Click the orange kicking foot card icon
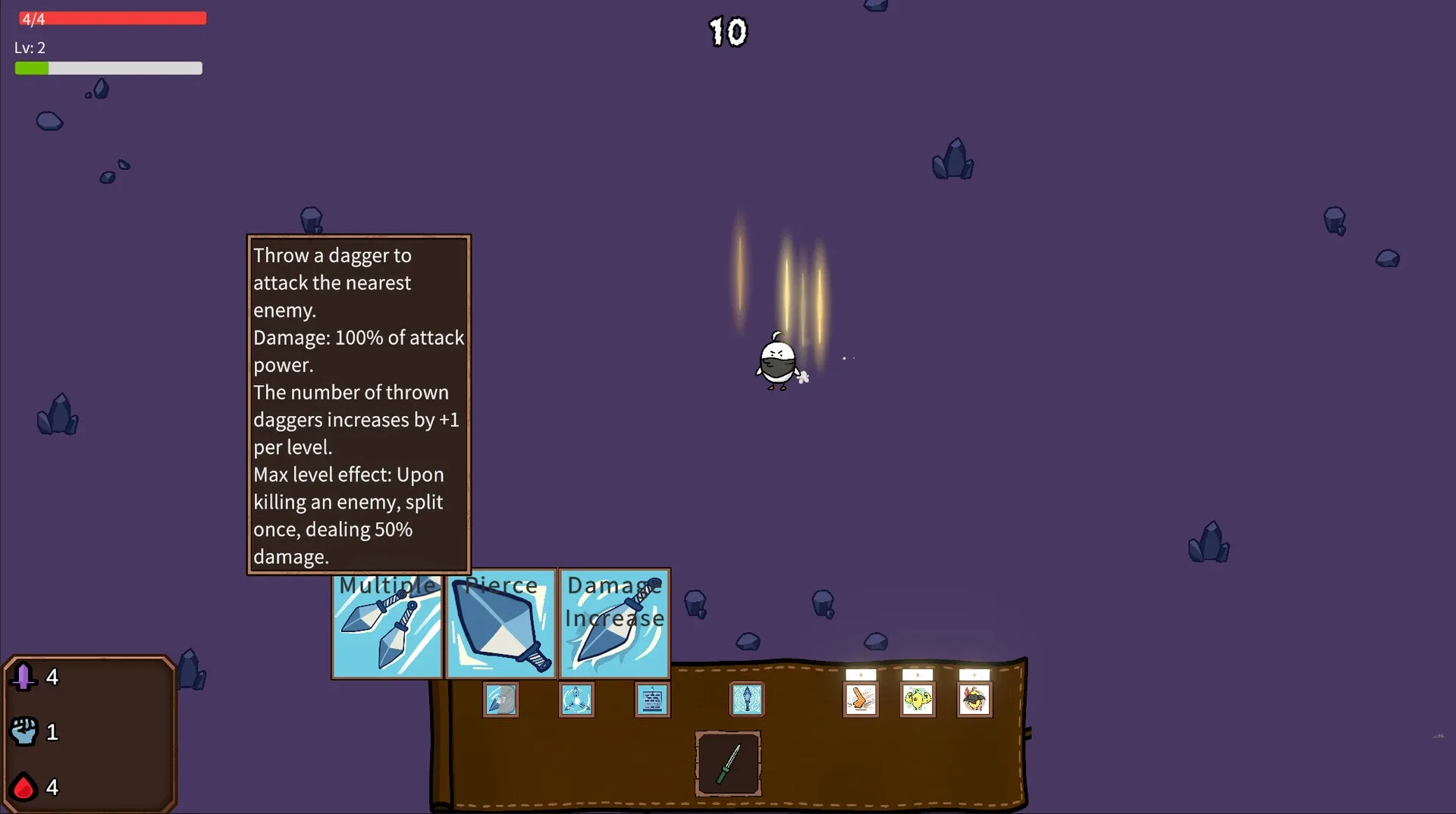The image size is (1456, 814). [861, 700]
